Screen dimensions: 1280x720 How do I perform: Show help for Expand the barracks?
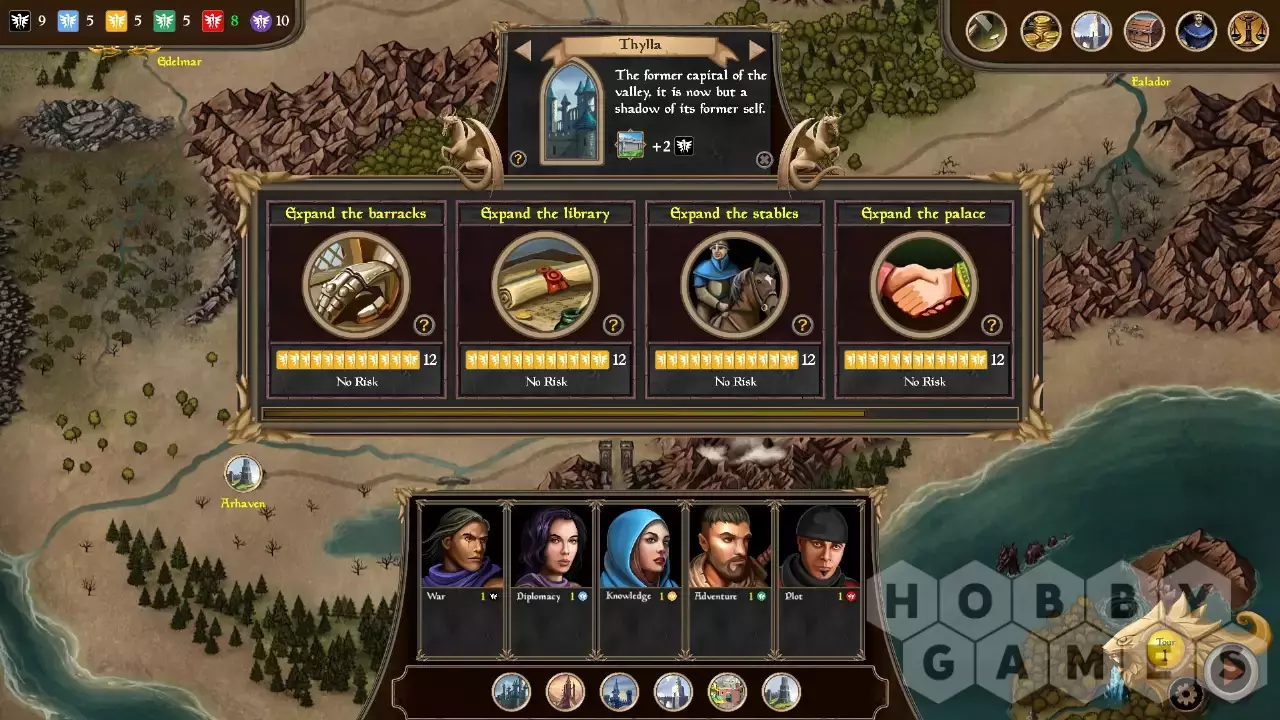click(x=424, y=325)
